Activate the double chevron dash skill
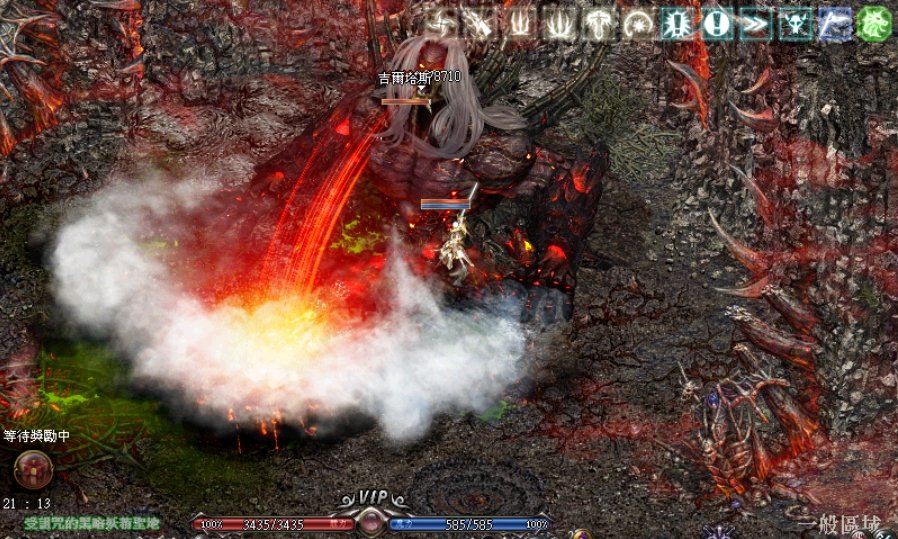The height and width of the screenshot is (539, 898). point(755,24)
